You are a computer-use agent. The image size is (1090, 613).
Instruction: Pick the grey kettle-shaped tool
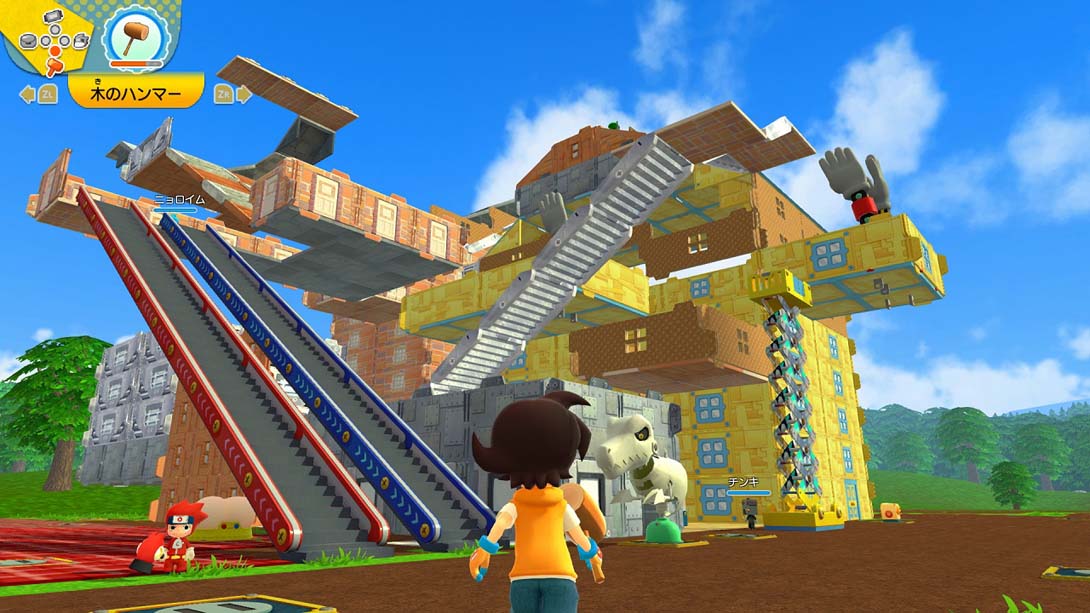pyautogui.click(x=80, y=41)
